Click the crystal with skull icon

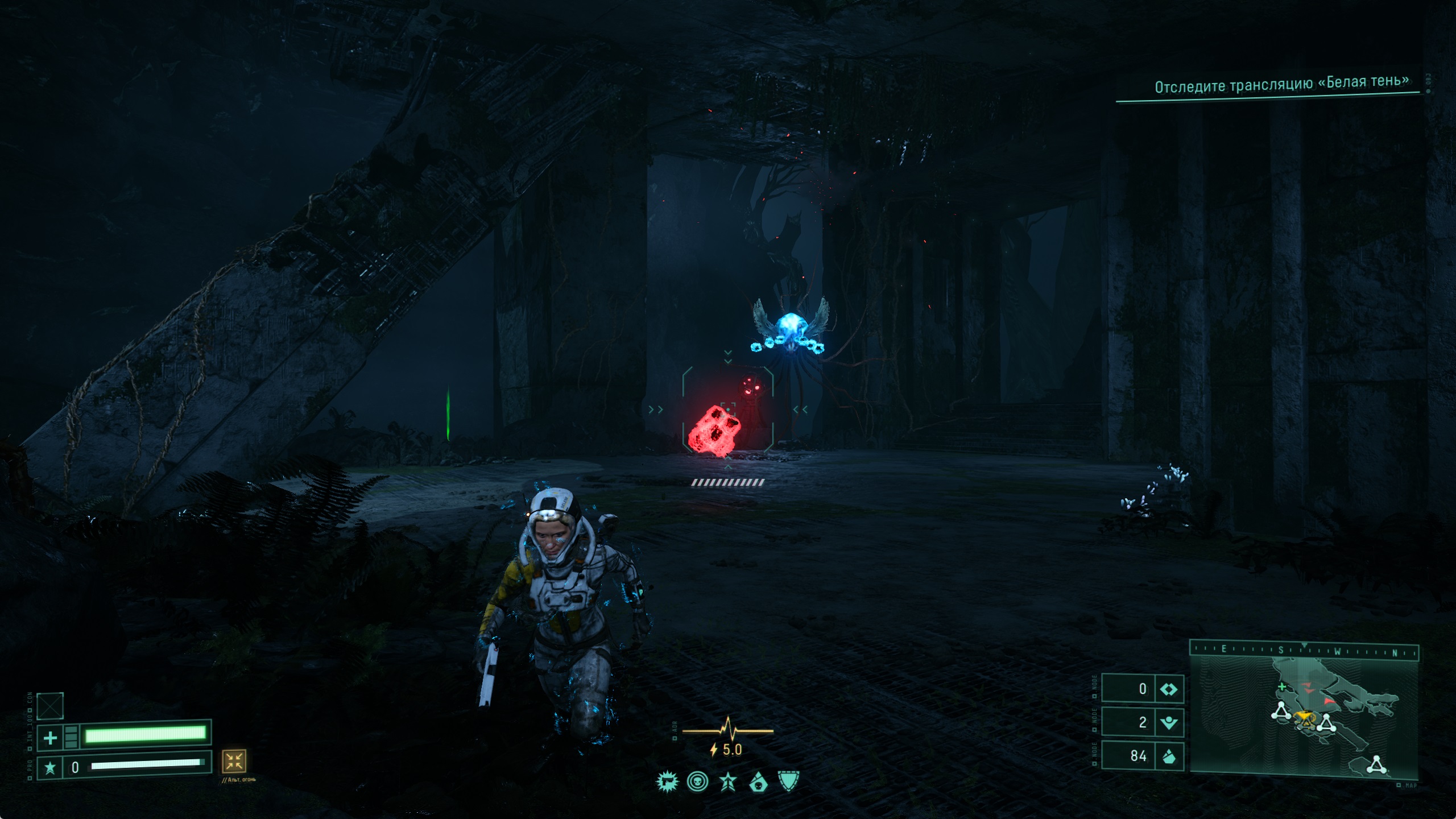[x=759, y=784]
